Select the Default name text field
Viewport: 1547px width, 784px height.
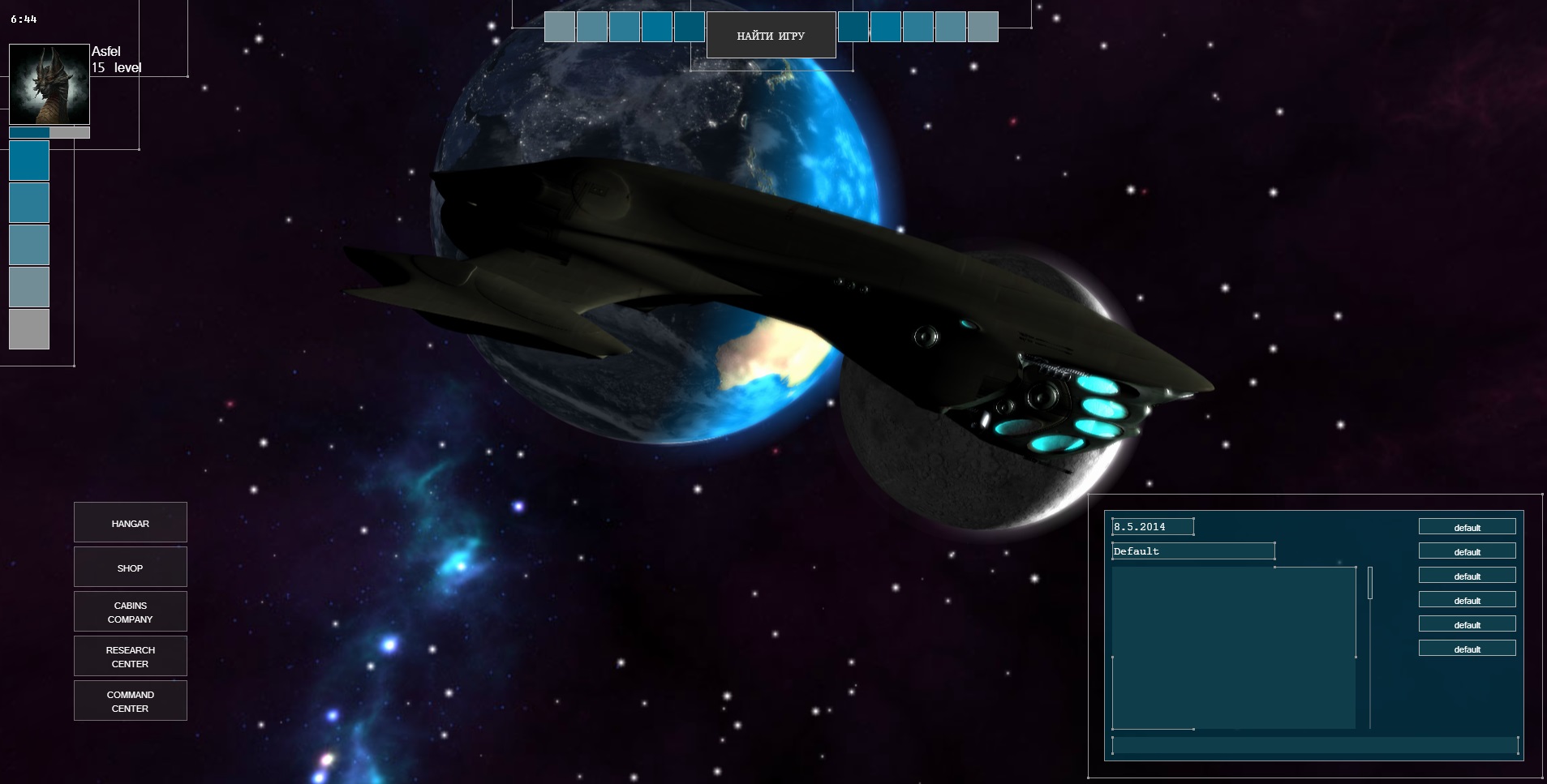pos(1192,551)
